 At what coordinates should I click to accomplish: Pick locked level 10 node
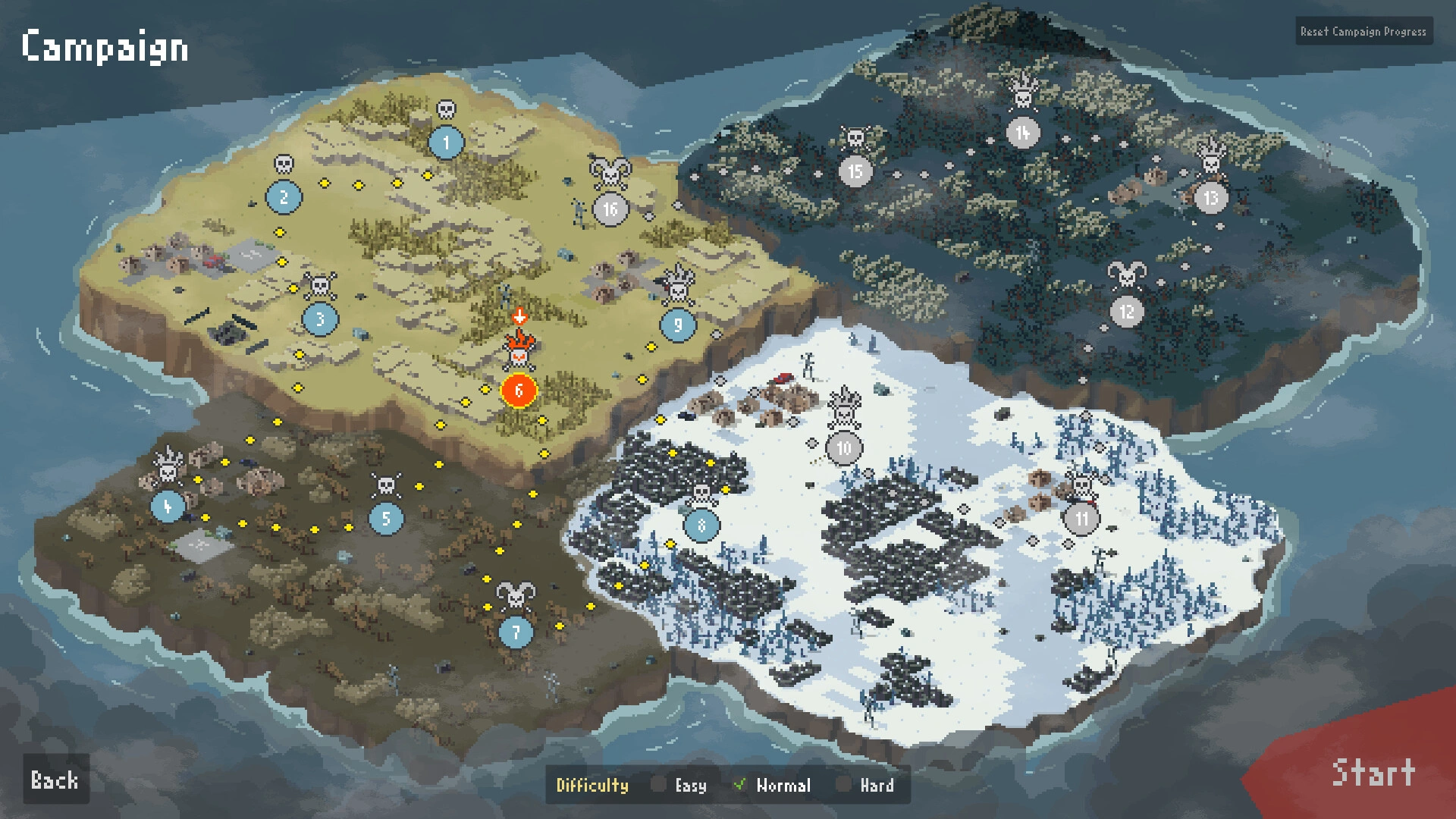(844, 449)
